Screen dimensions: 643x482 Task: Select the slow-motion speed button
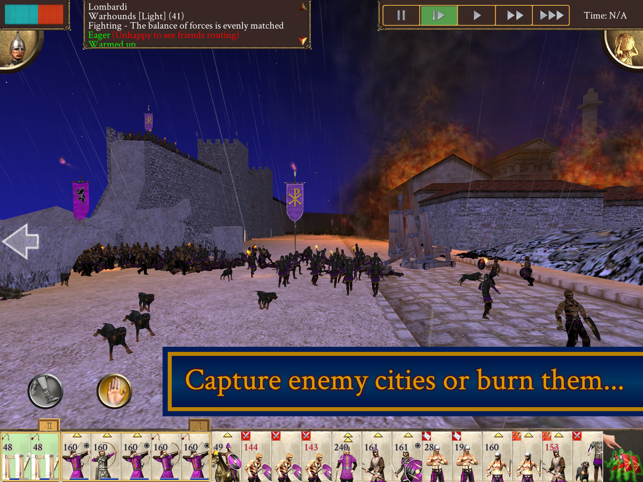tap(438, 16)
